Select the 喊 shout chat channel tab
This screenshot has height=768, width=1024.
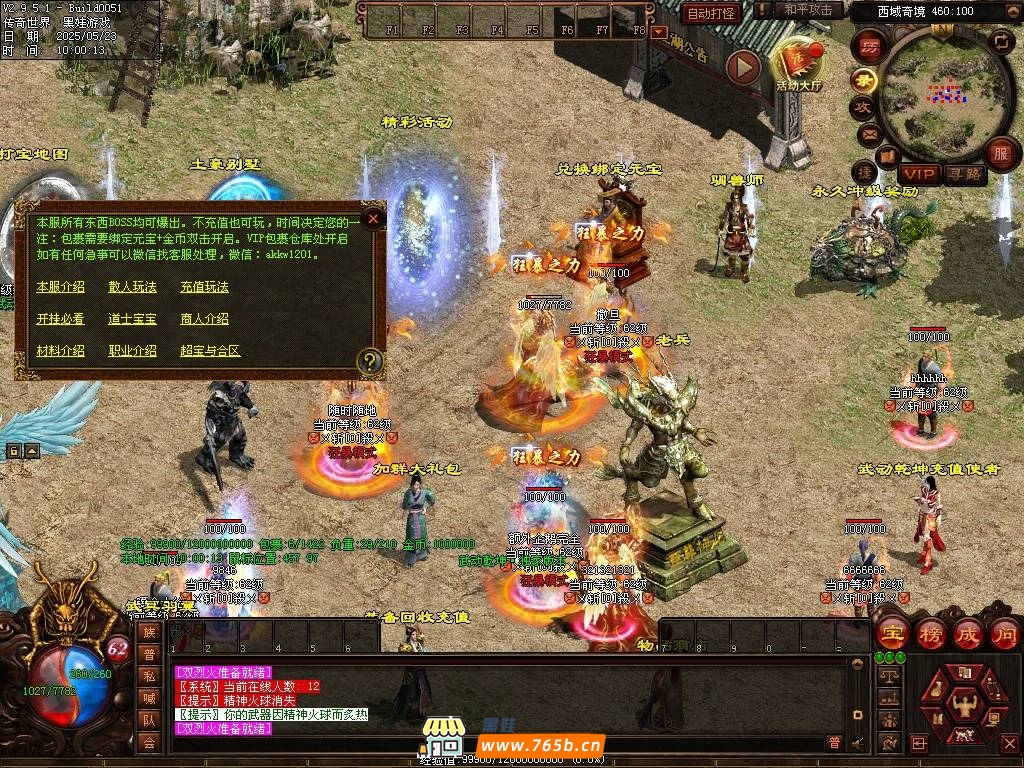(149, 698)
